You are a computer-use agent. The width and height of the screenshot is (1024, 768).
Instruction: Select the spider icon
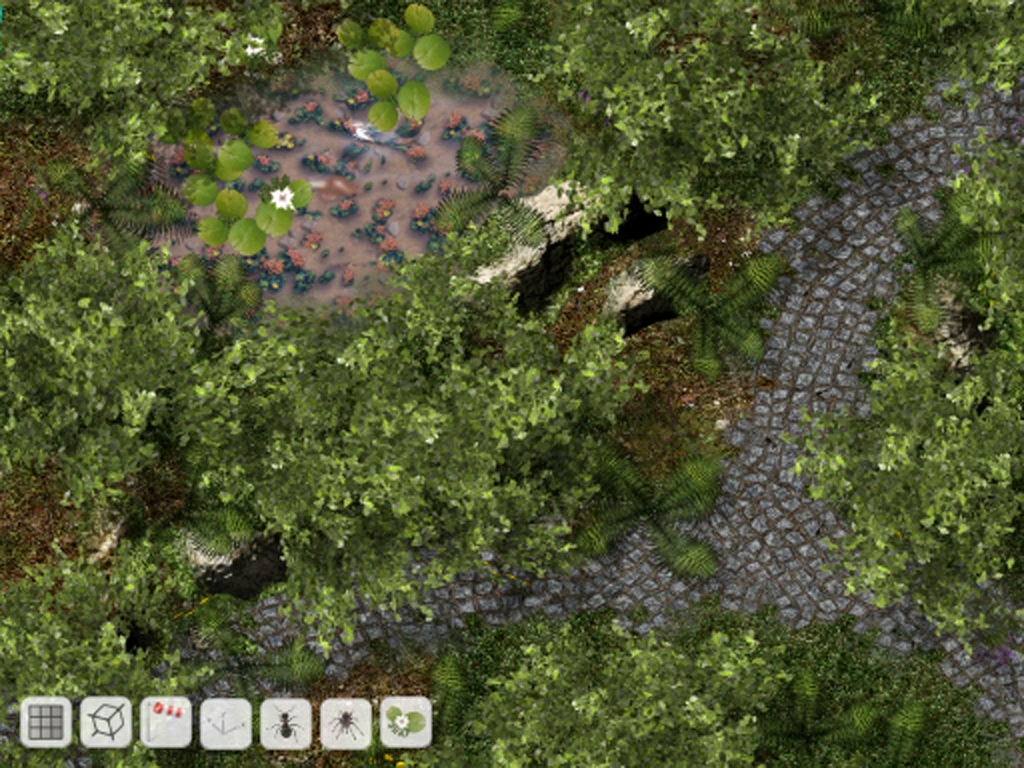pos(346,723)
